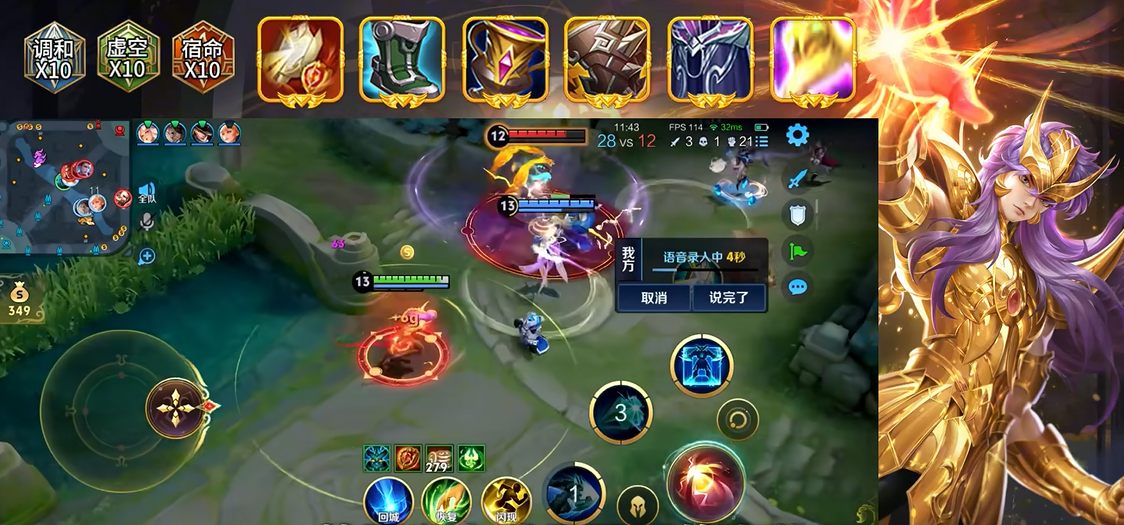Screen dimensions: 1124x525
Task: Send the green flag gather signal
Action: (797, 251)
